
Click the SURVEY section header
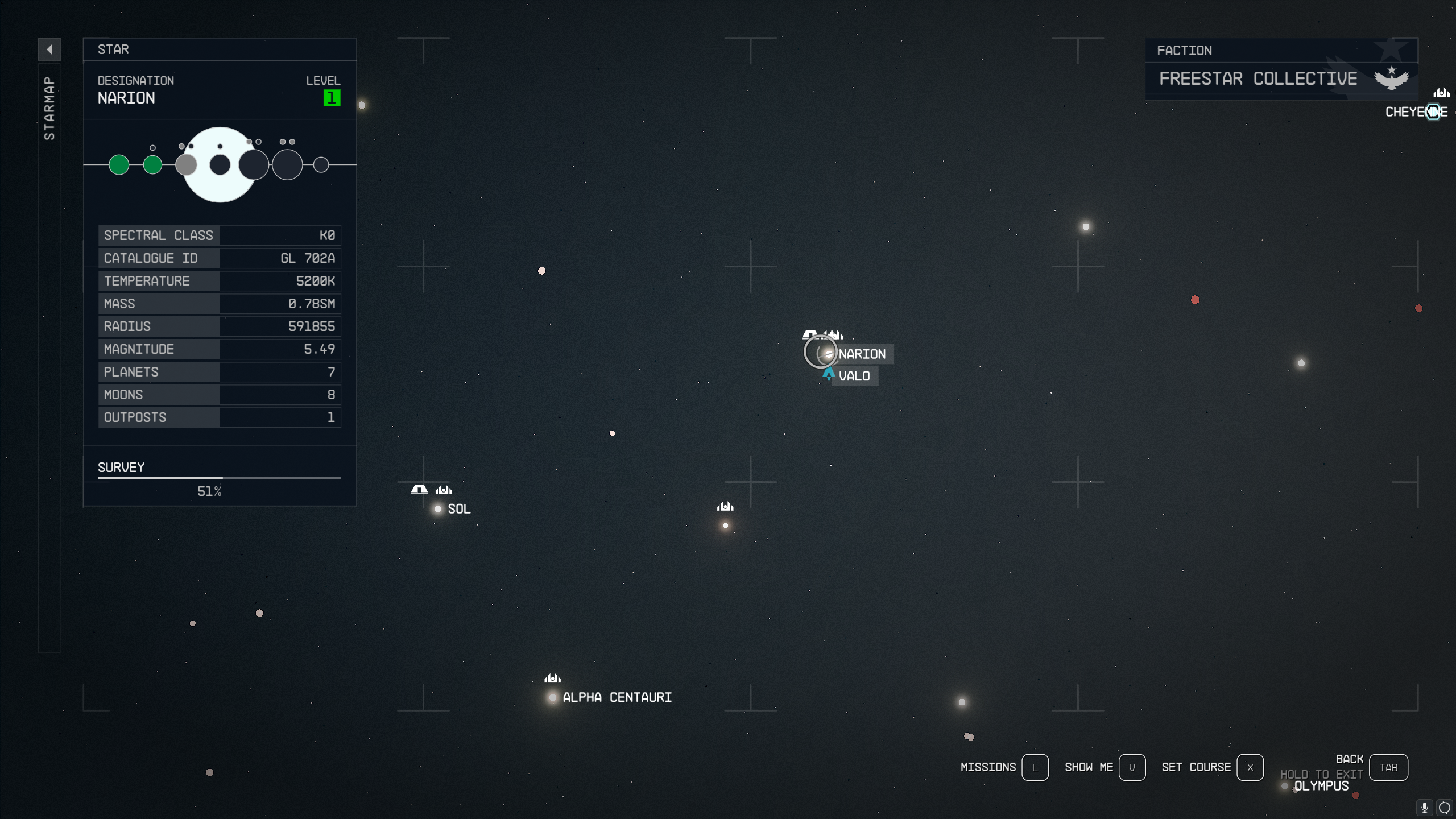[x=121, y=467]
